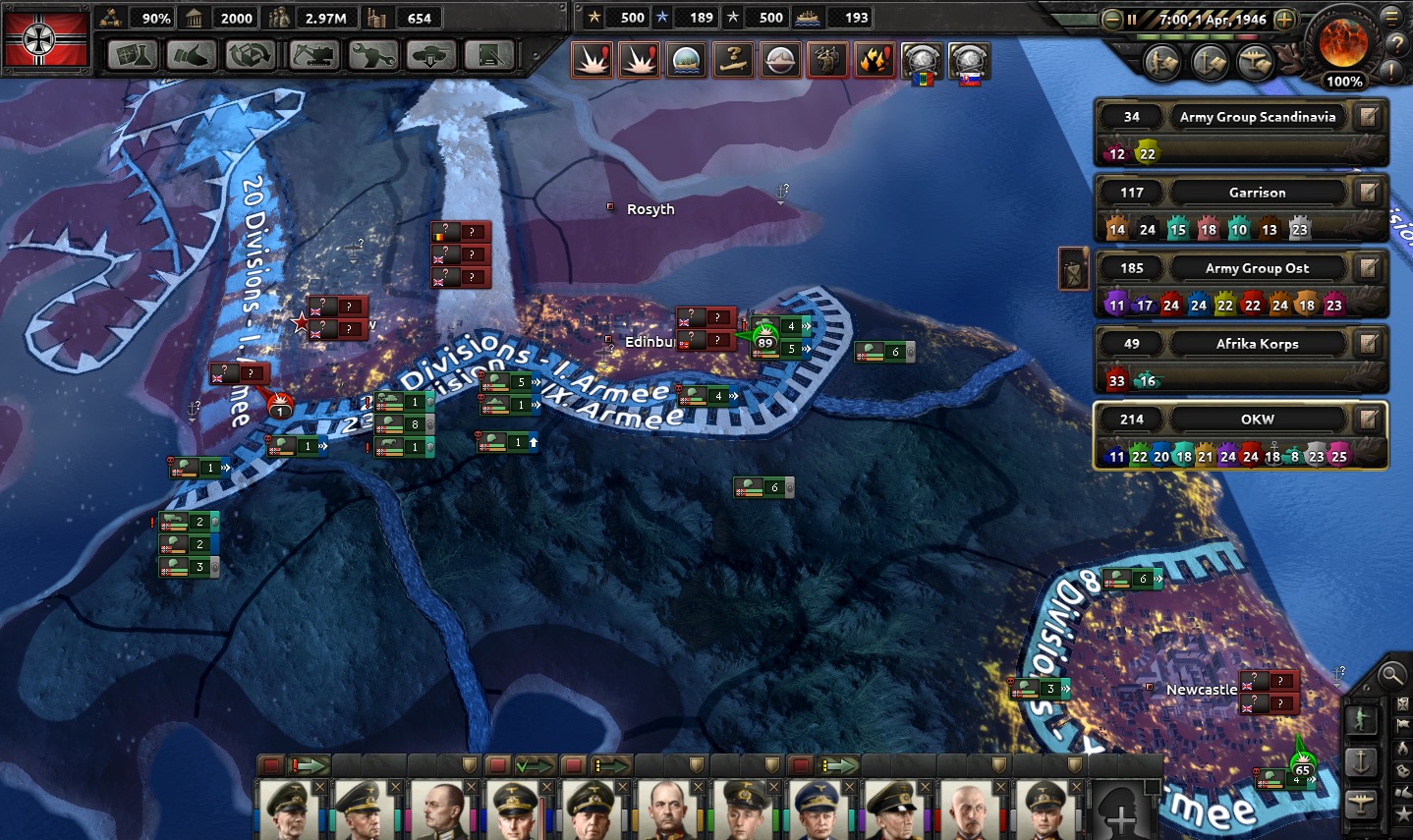Viewport: 1413px width, 840px height.
Task: Switch to the naval anchor map mode
Action: click(x=1361, y=761)
